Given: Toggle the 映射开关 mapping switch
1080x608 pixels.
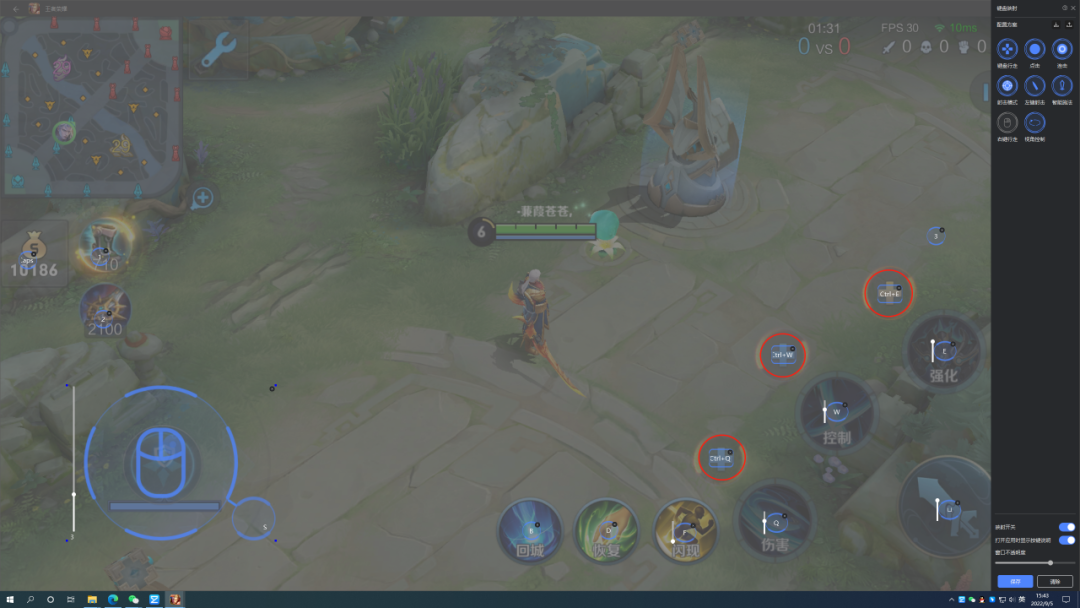Looking at the screenshot, I should click(x=1066, y=527).
